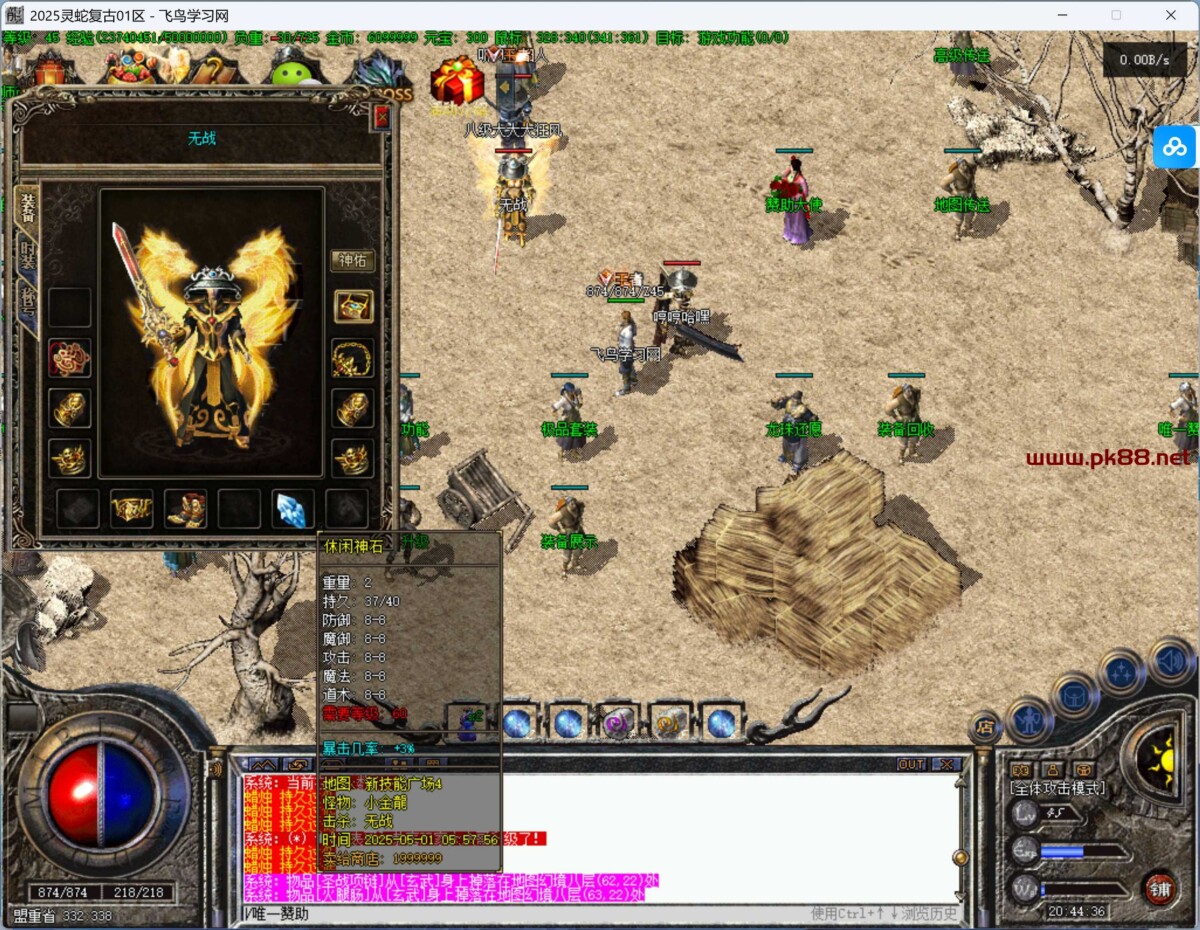
Task: Use the purple swirl scroll hotbar item
Action: pos(618,722)
